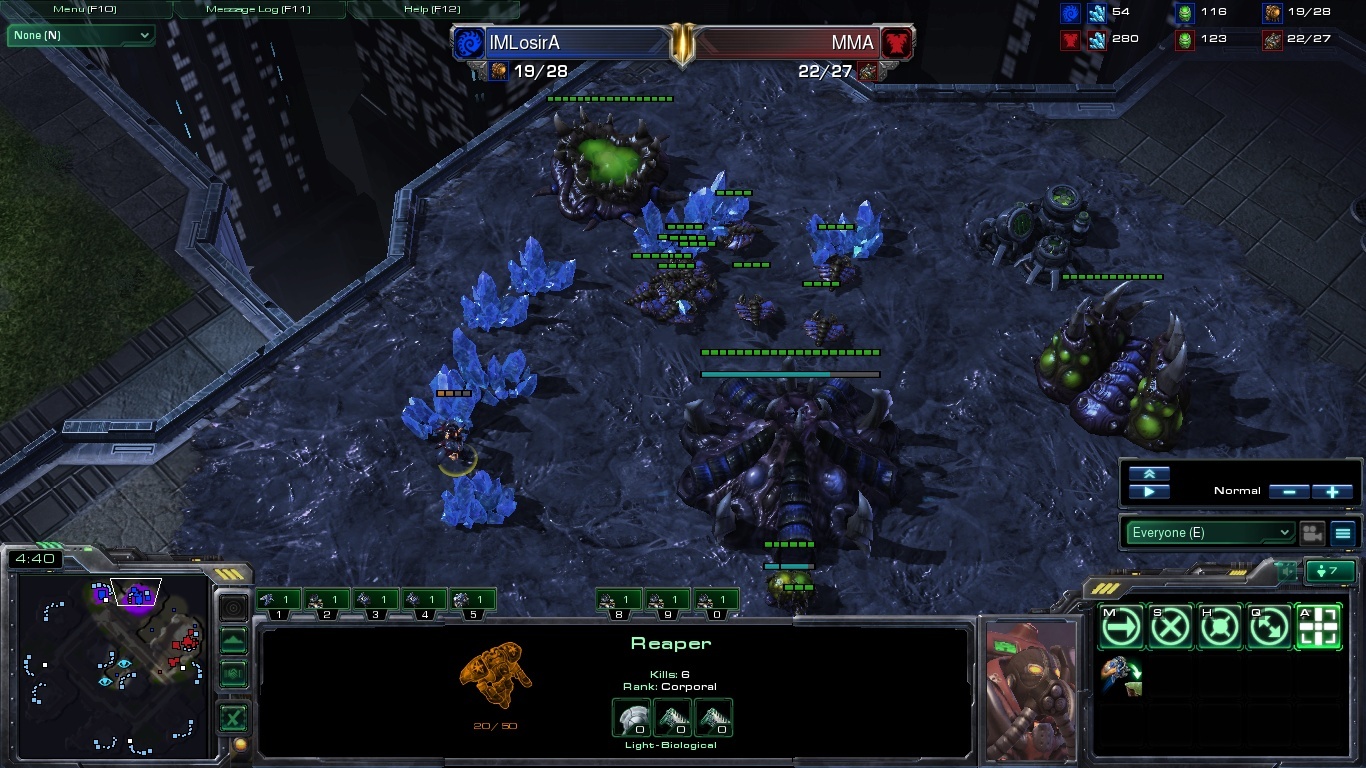The width and height of the screenshot is (1366, 768).
Task: Activate the Hold Position command
Action: click(1220, 628)
